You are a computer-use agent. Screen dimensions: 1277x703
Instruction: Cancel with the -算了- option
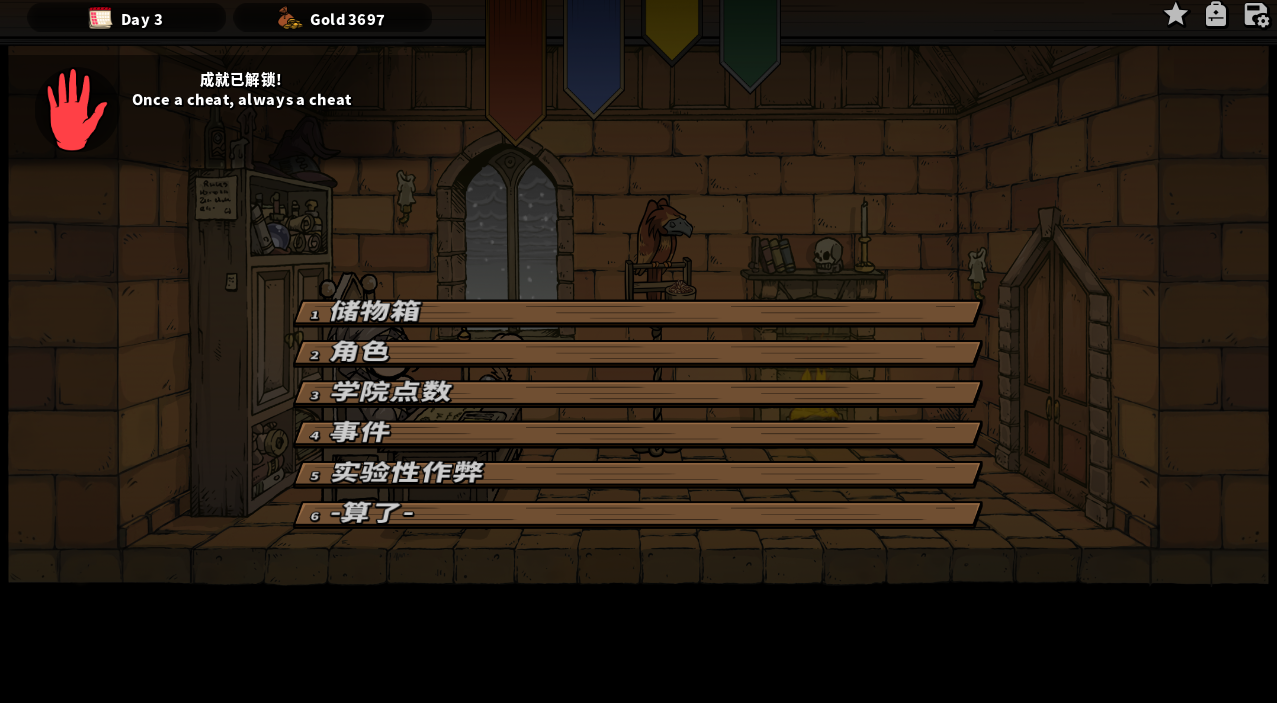tap(637, 513)
